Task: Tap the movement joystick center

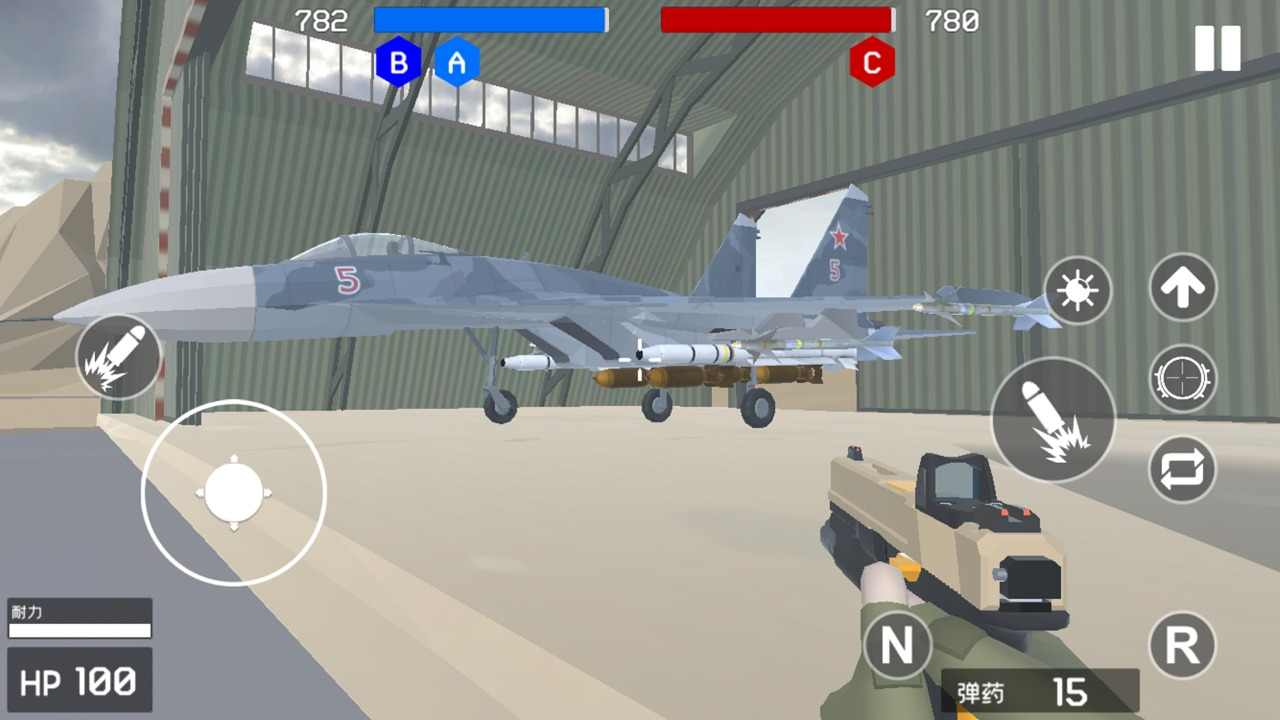Action: 235,492
